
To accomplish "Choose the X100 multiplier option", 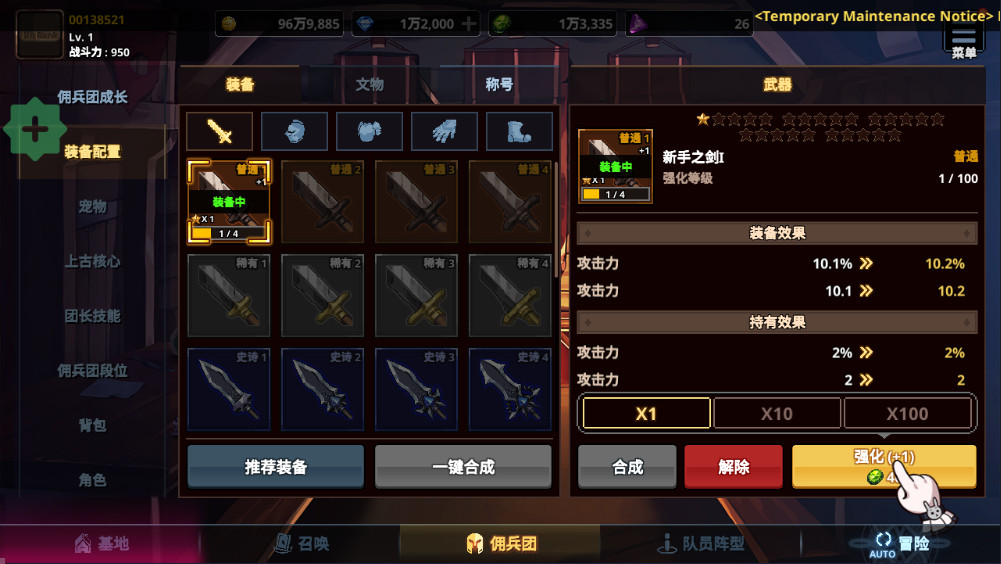I will pyautogui.click(x=908, y=413).
